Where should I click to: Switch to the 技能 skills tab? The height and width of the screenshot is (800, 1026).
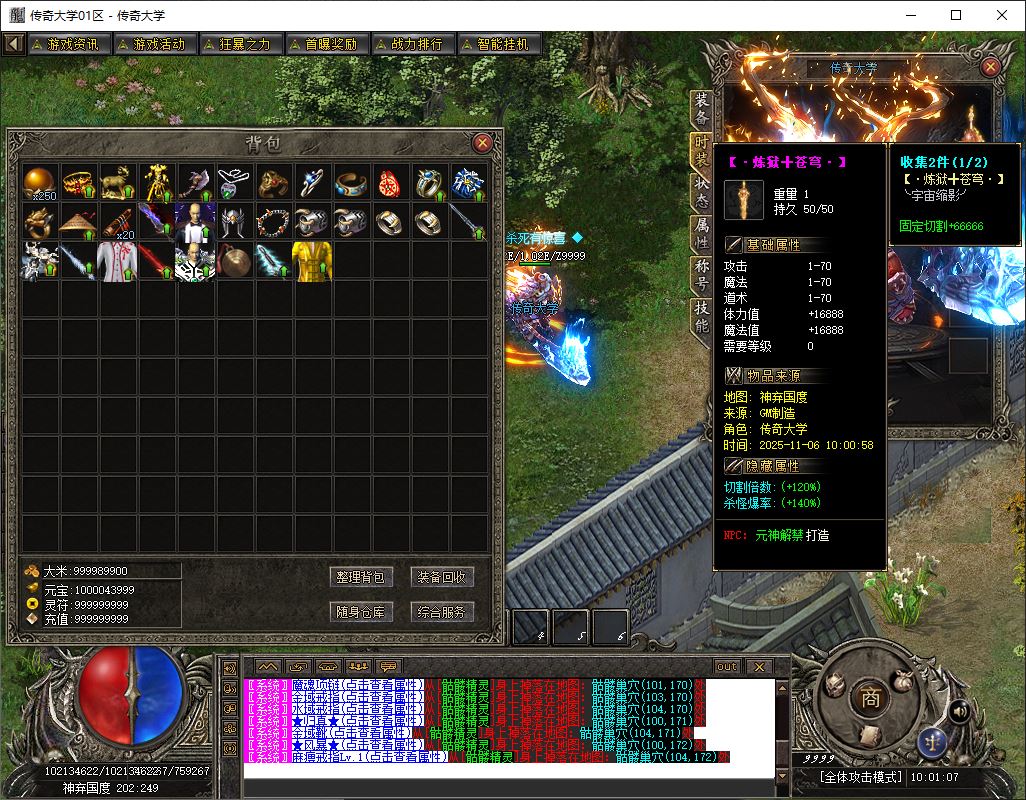702,317
